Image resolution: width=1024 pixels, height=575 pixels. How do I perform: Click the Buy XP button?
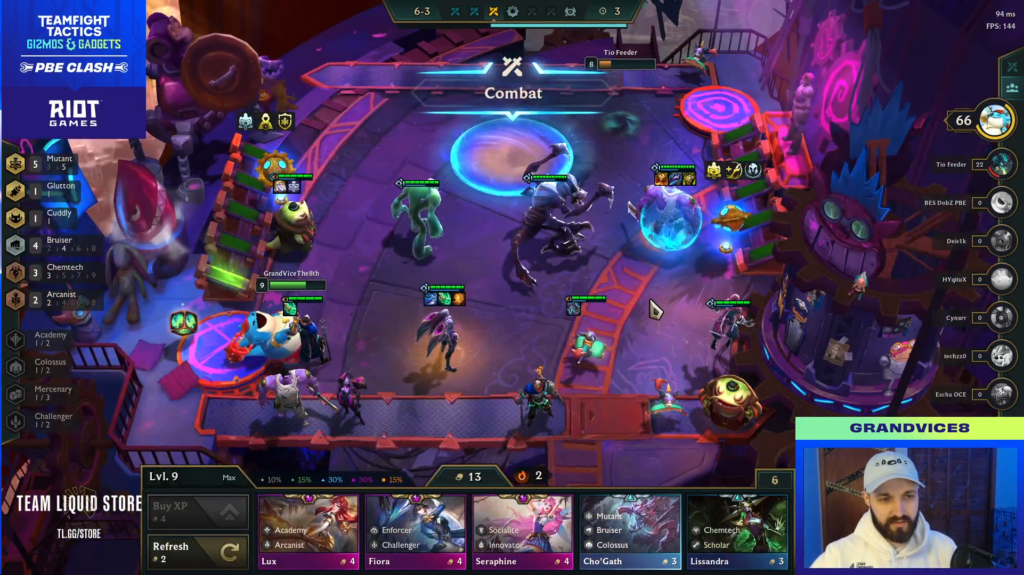(x=198, y=513)
